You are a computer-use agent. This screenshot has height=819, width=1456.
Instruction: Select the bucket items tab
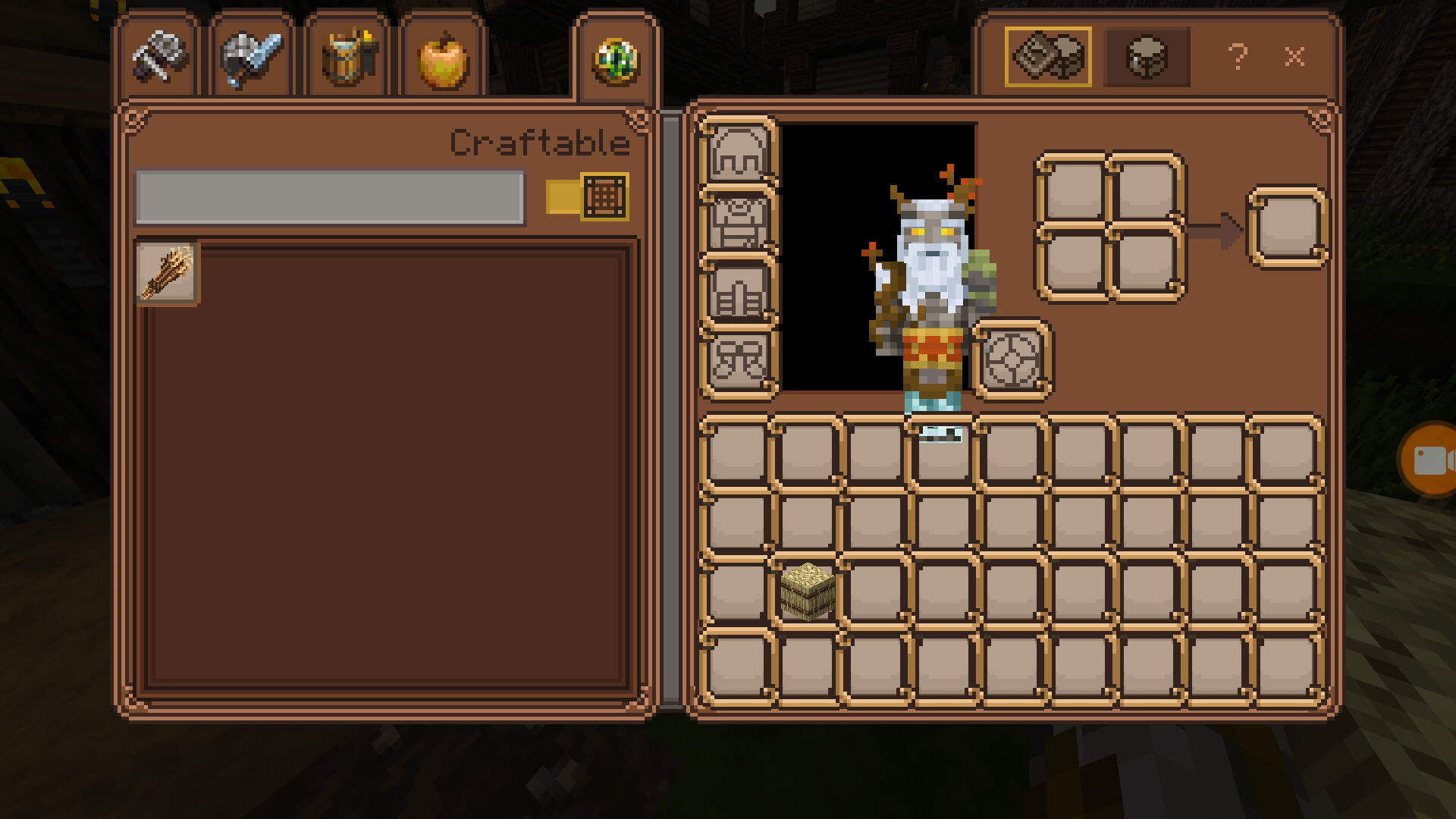pos(347,58)
